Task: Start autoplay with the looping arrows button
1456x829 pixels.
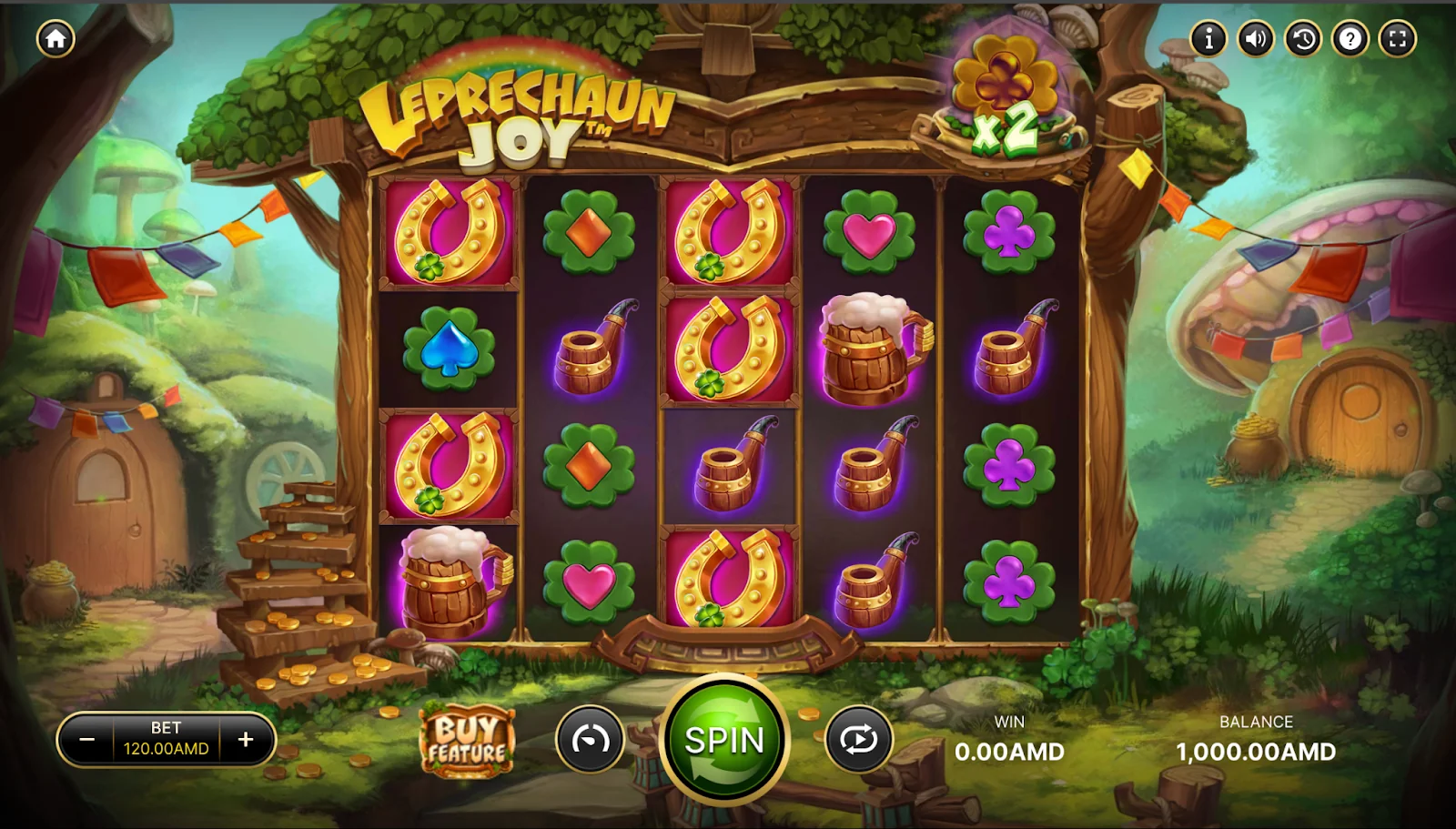Action: pos(858,740)
